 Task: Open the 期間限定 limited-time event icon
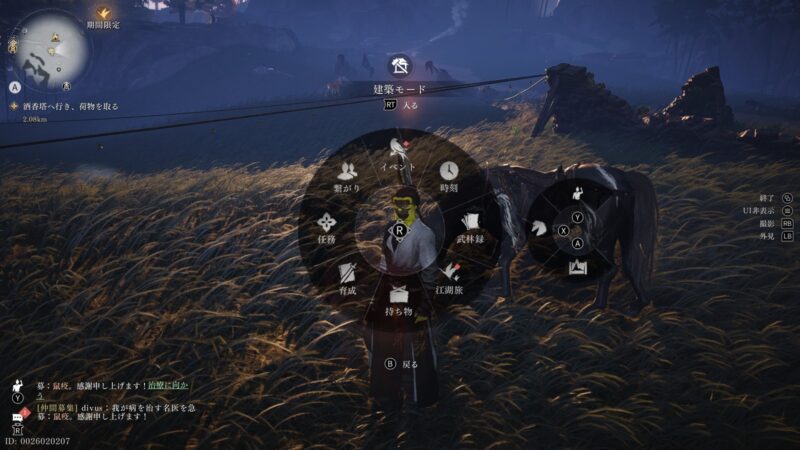103,16
